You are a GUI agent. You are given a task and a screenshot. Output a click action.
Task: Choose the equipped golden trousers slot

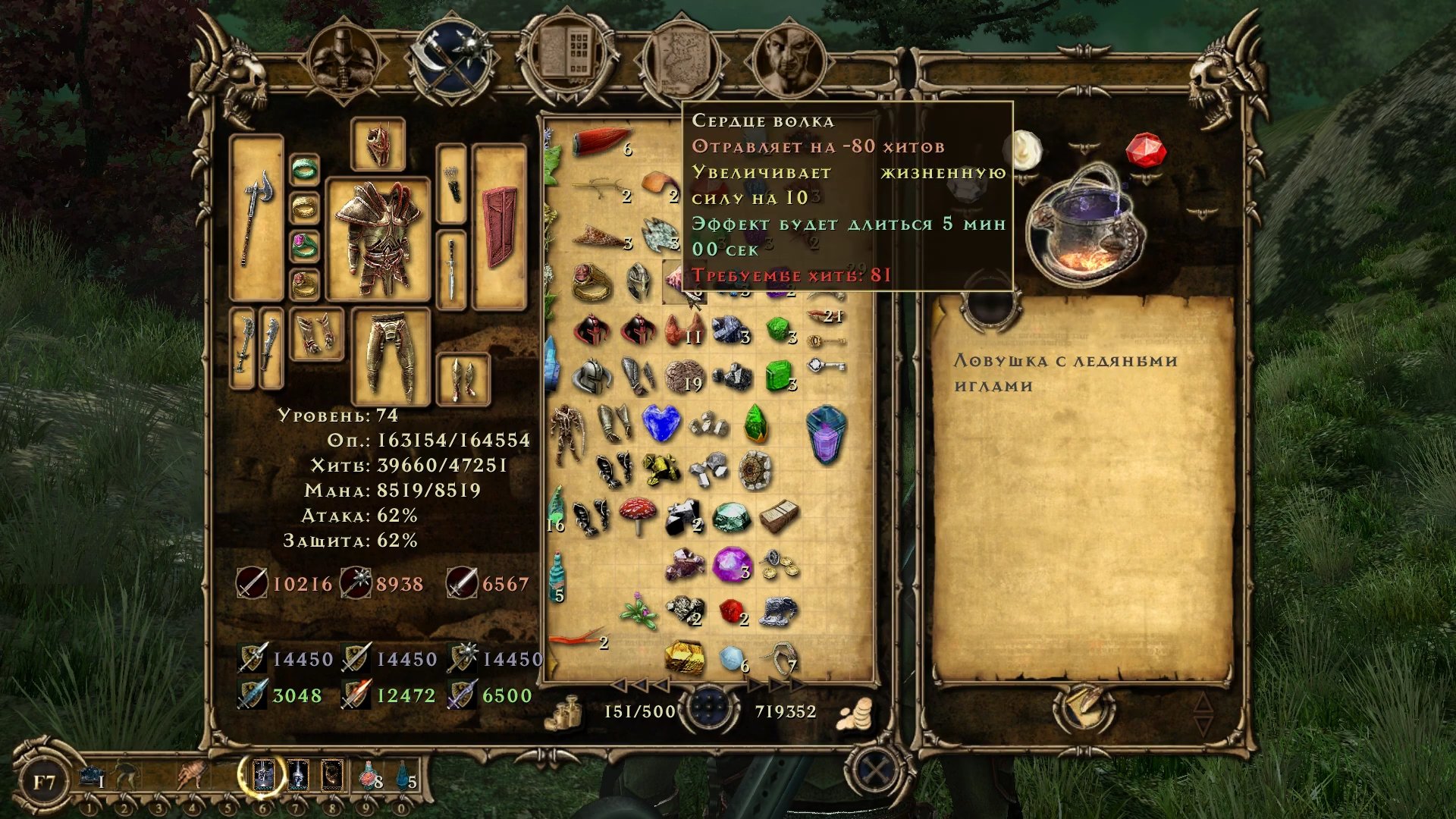click(391, 356)
